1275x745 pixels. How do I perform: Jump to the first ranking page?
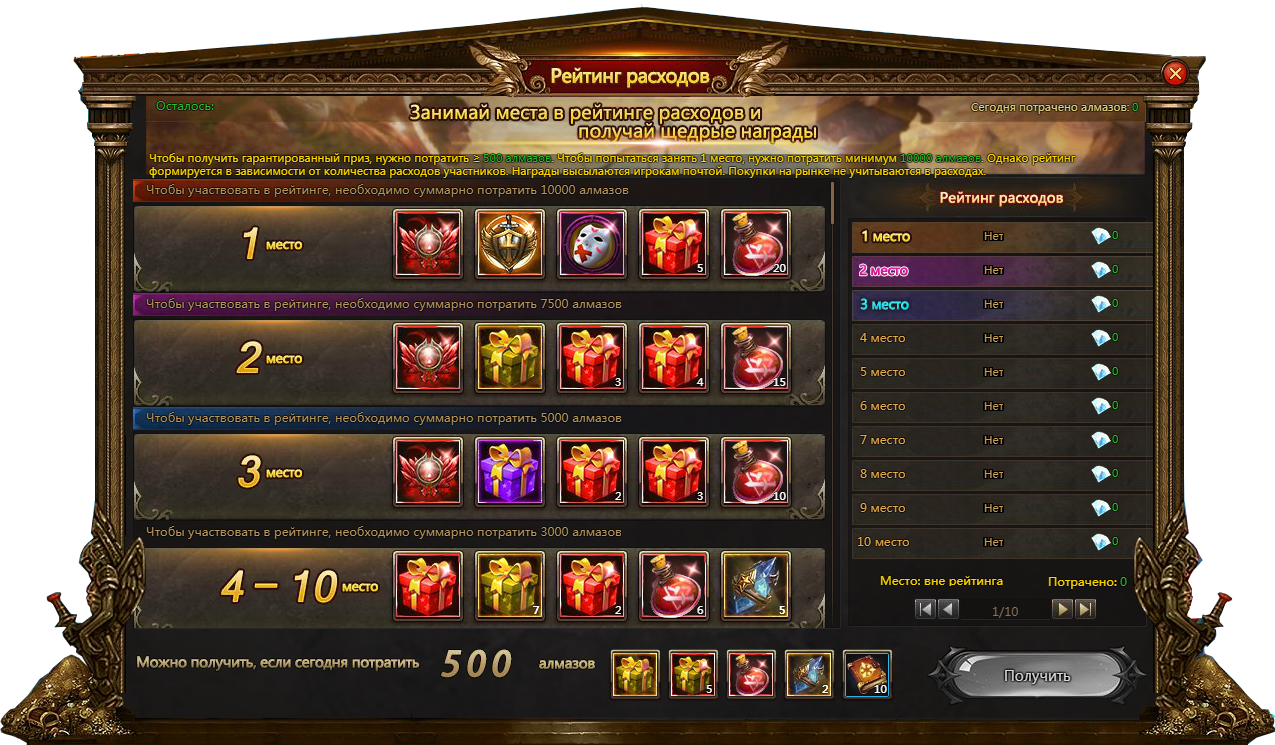[926, 609]
